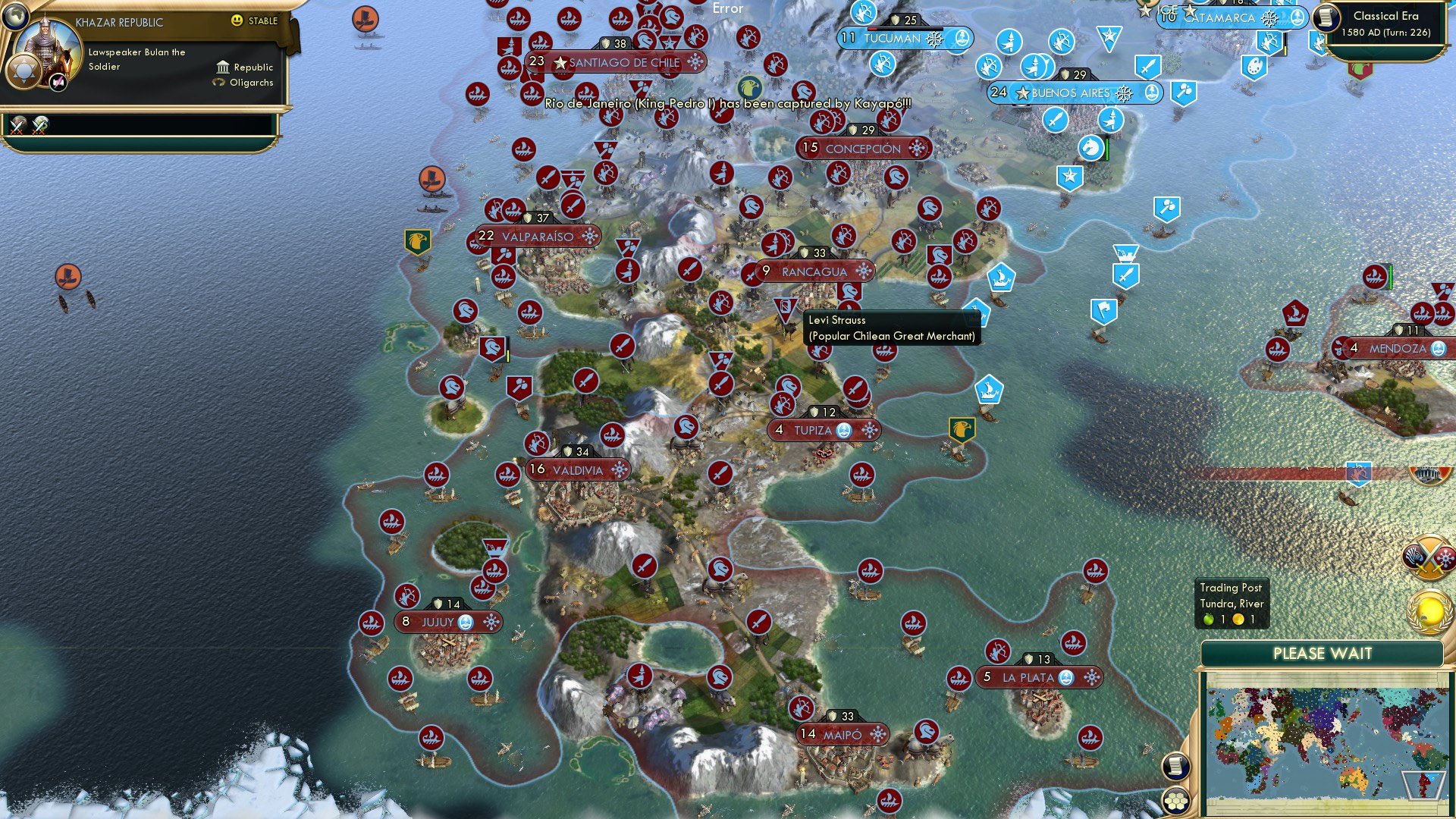Viewport: 1456px width, 819px height.
Task: Click the STABLE smiley happiness indicator
Action: pos(236,20)
